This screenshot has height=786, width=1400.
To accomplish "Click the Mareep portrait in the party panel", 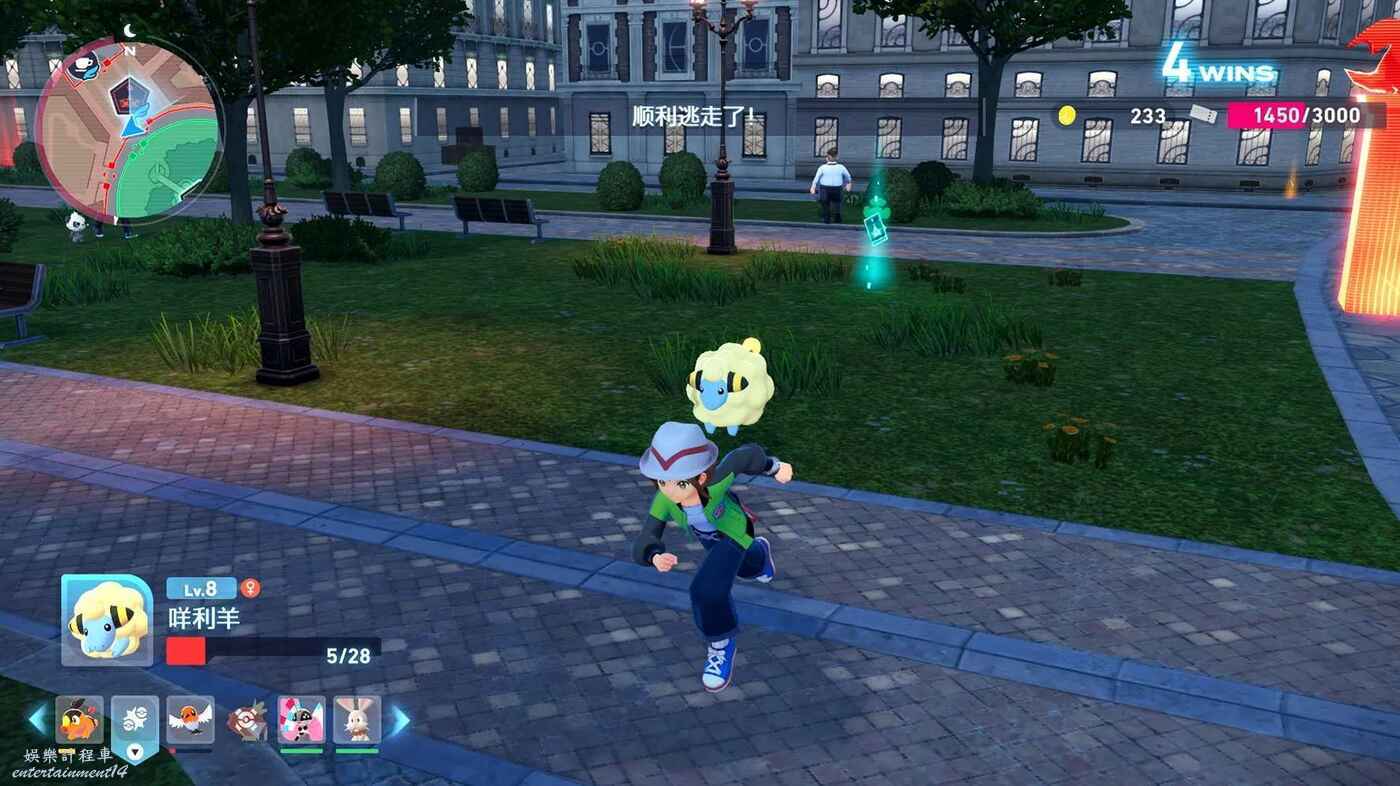I will click(x=107, y=620).
